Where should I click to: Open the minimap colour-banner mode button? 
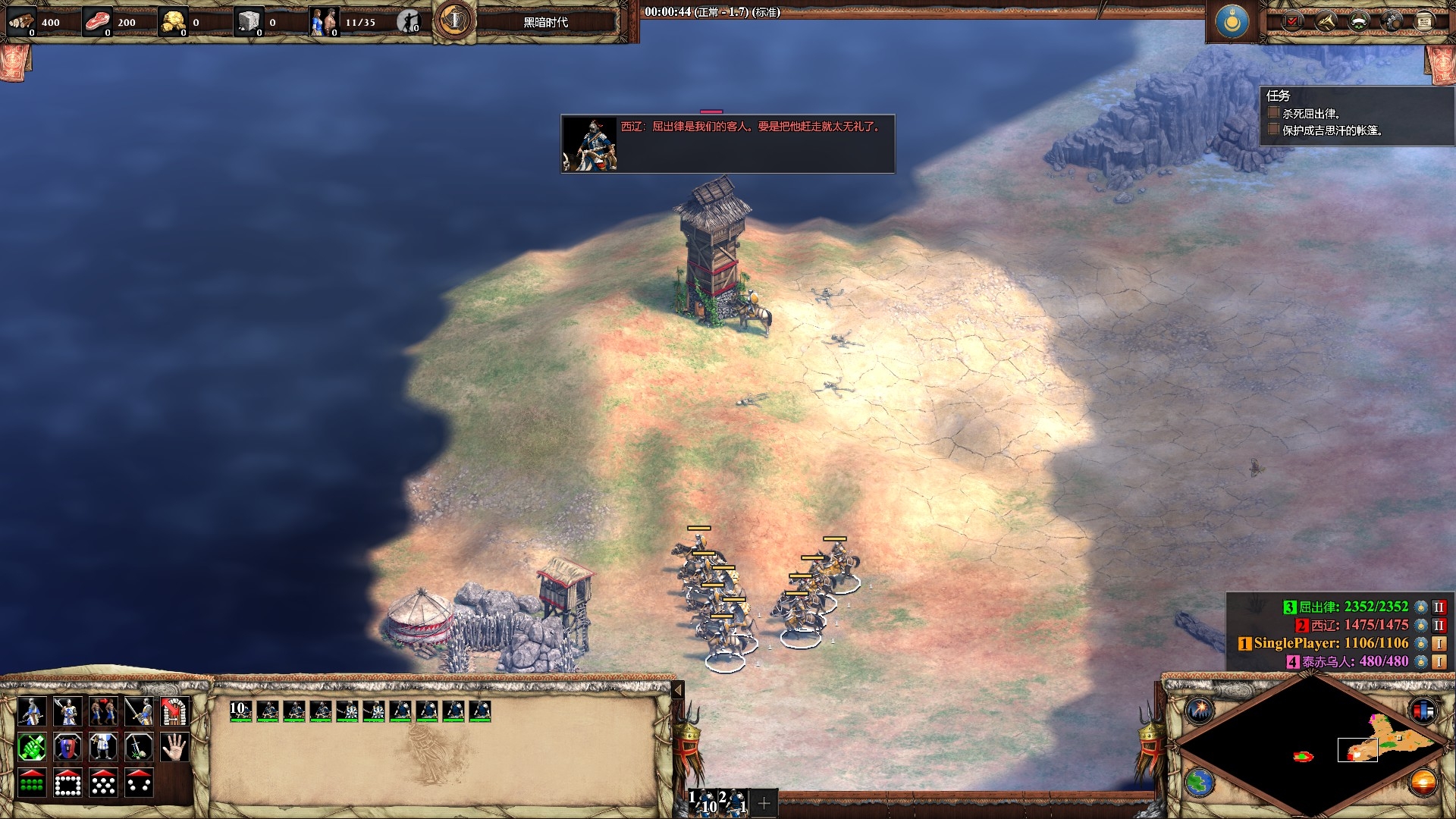[x=1423, y=711]
